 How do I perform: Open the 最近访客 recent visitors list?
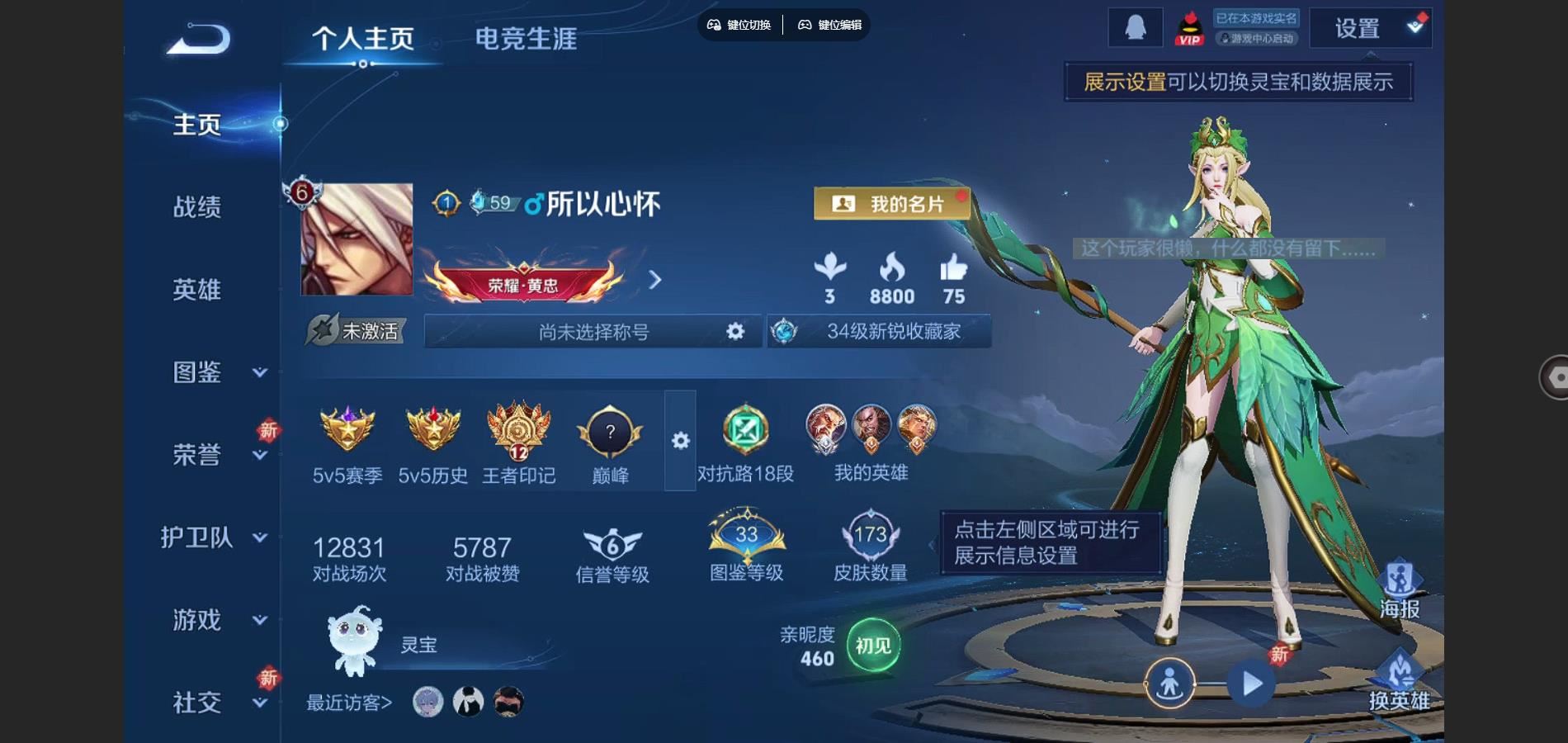pos(350,703)
